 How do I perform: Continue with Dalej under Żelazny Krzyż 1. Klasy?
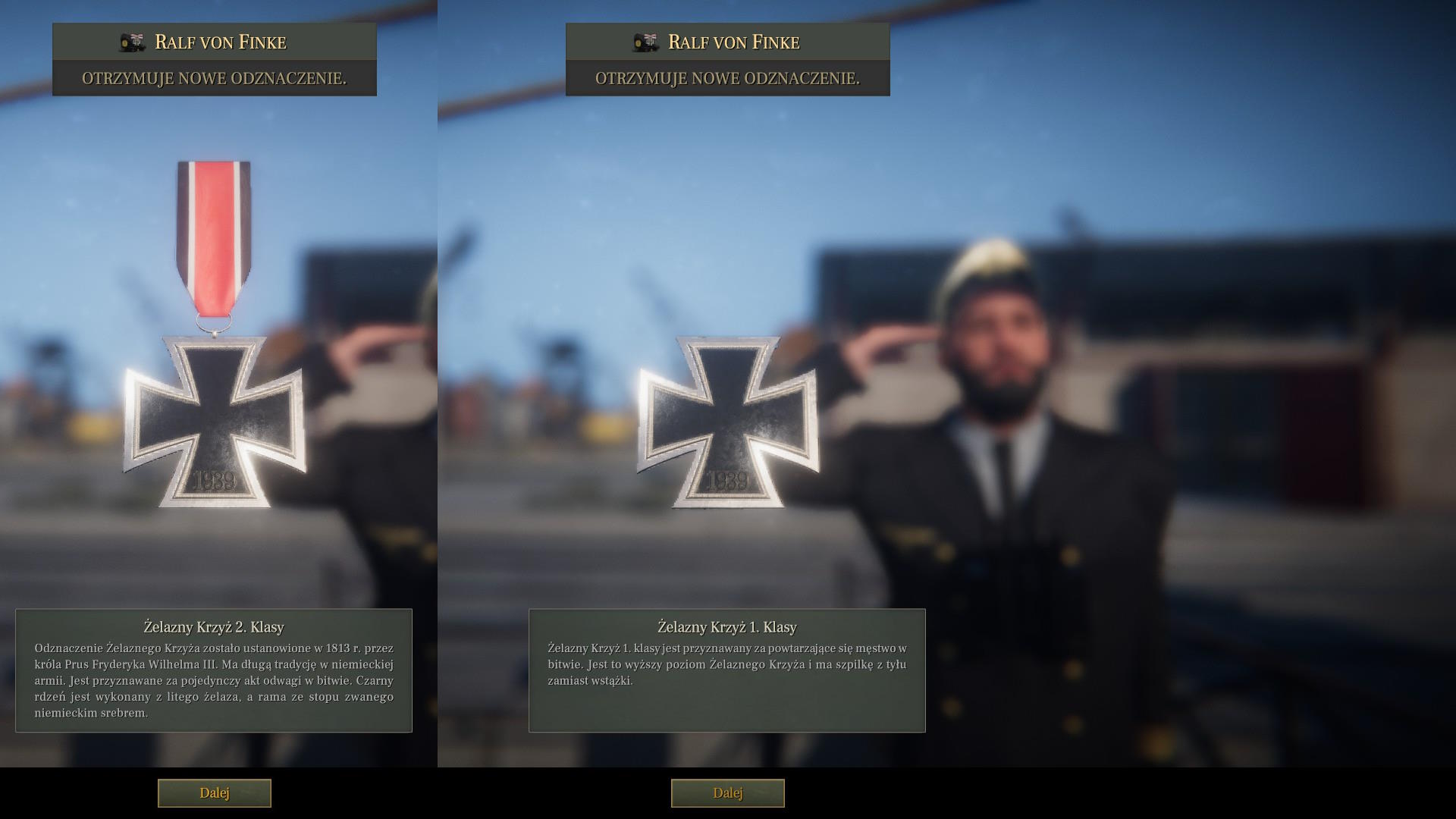[x=727, y=793]
